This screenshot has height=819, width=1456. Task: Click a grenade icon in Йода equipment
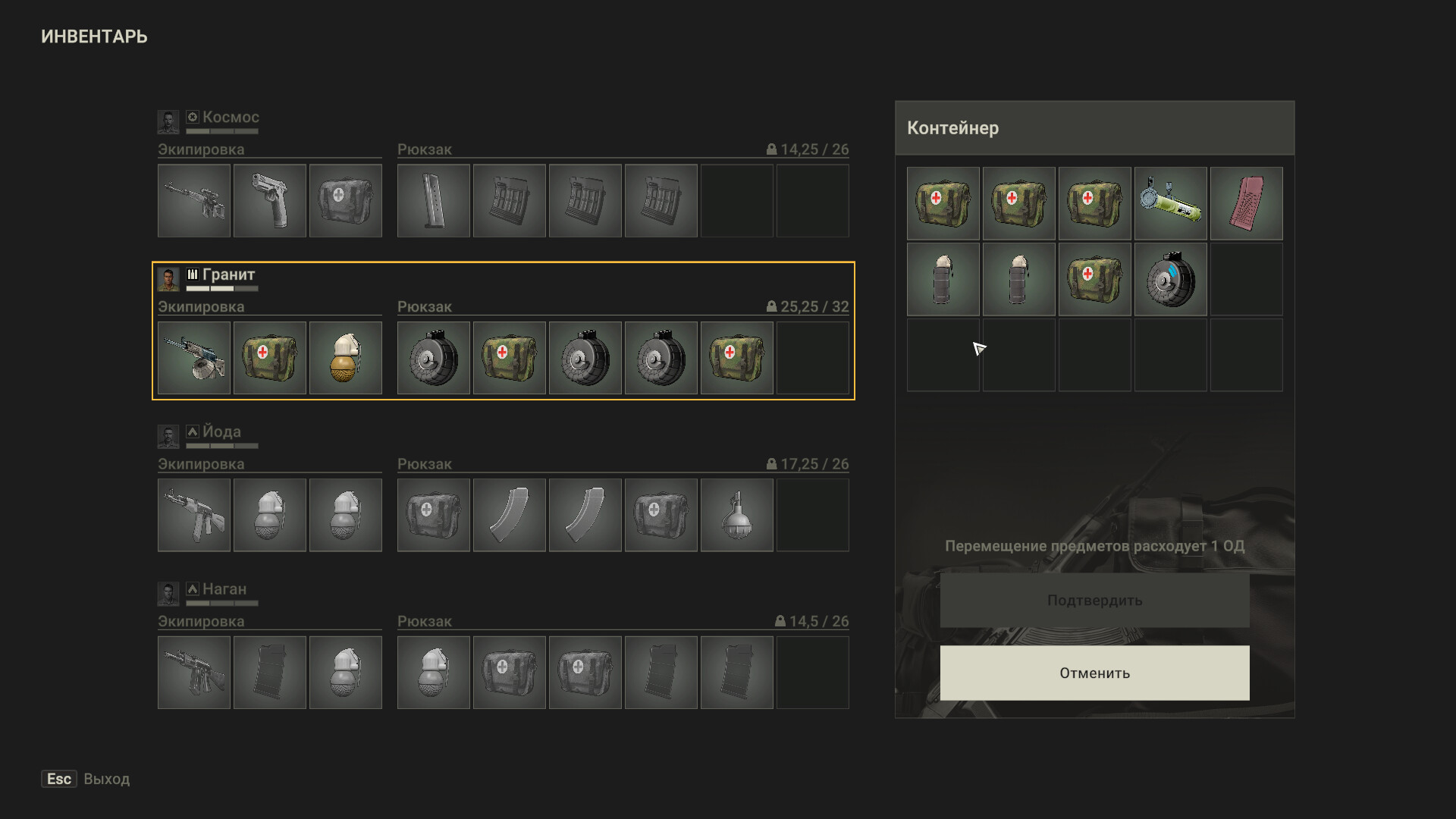tap(270, 515)
